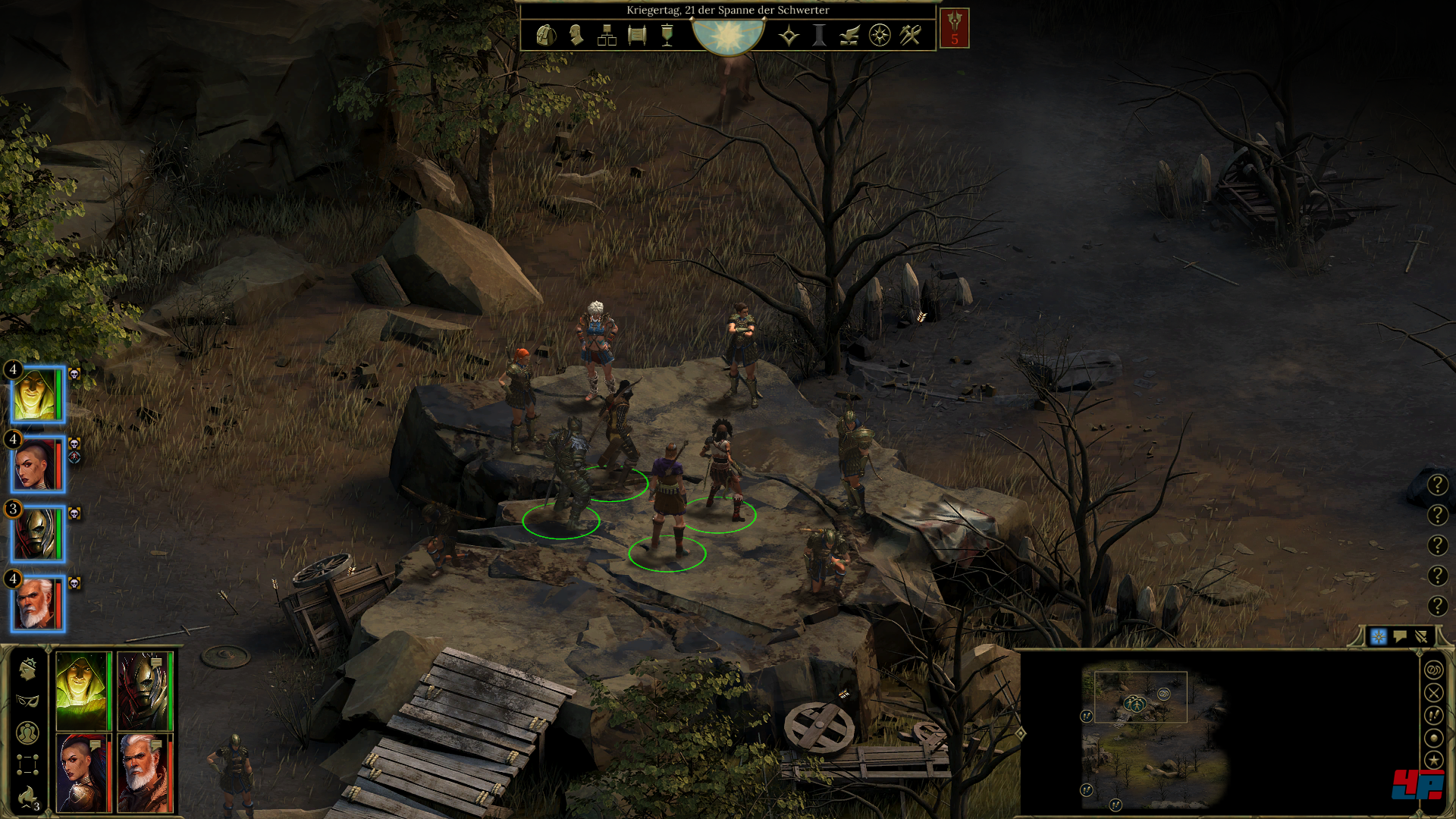Click the crossed hammer and pickaxe icon
Viewport: 1456px width, 819px height.
point(910,35)
